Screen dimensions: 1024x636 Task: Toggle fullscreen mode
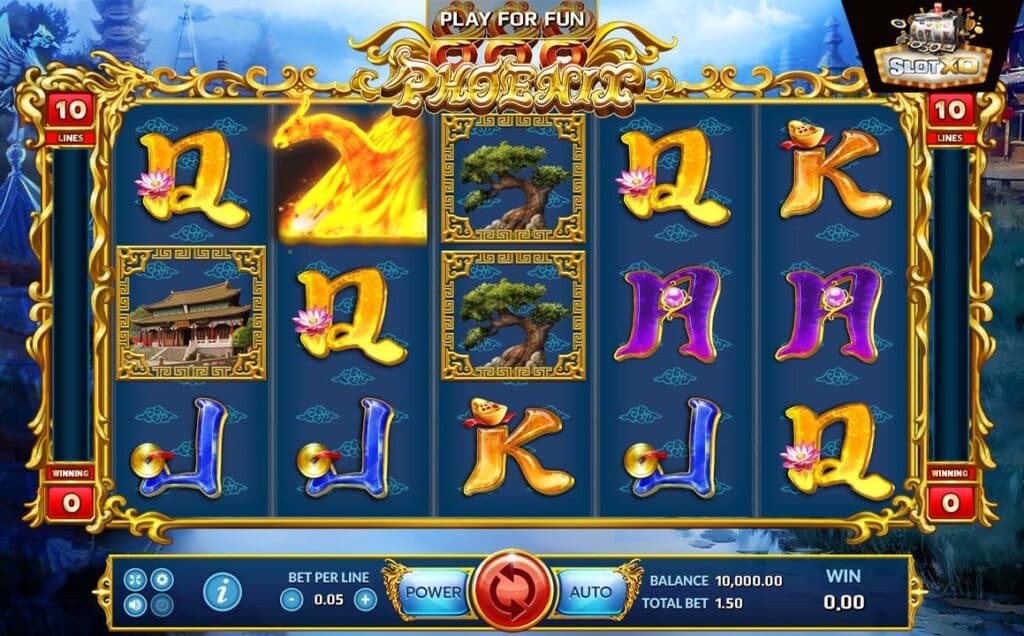pos(137,580)
